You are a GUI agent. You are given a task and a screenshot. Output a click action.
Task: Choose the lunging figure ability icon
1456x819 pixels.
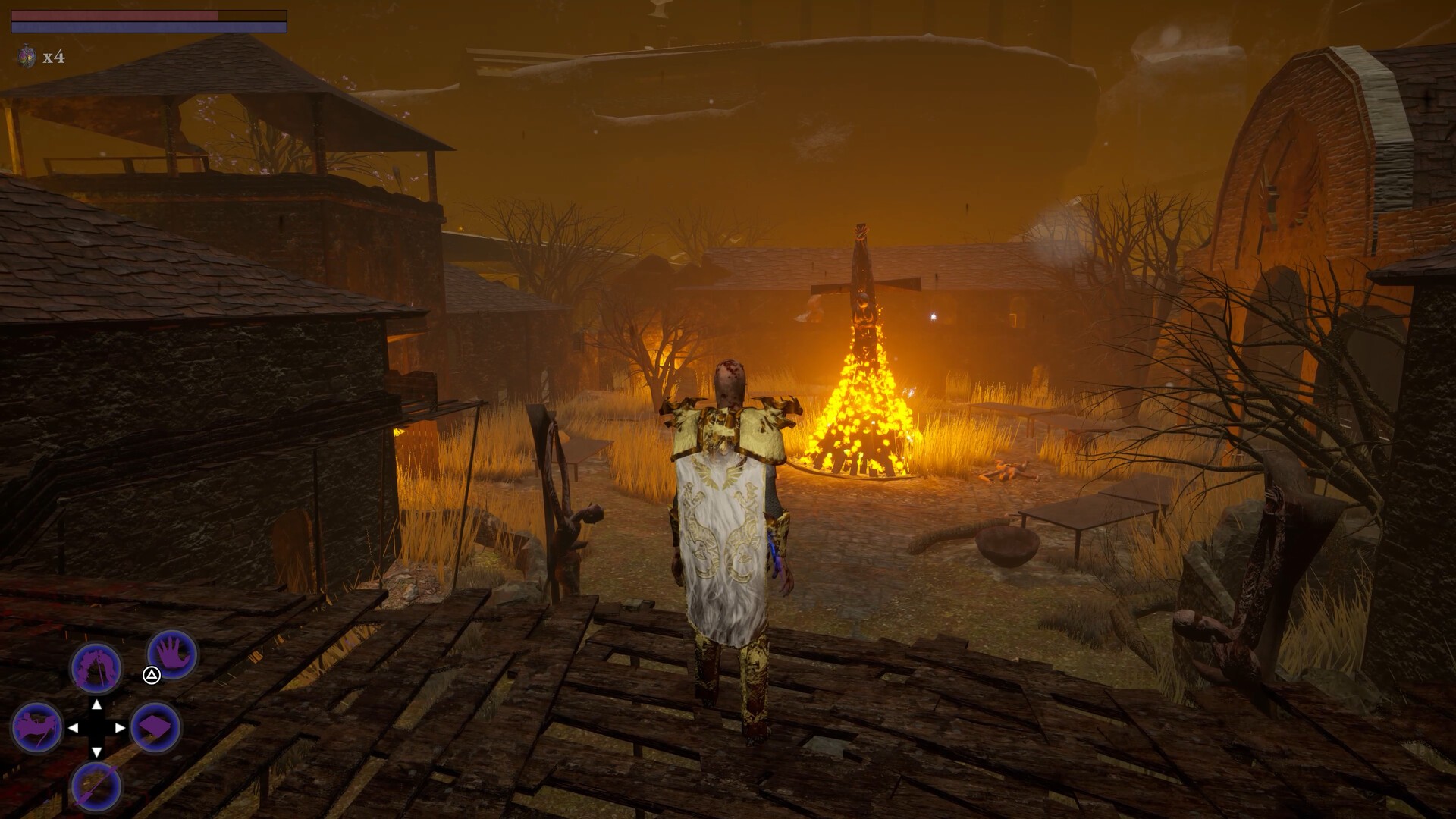tap(36, 726)
